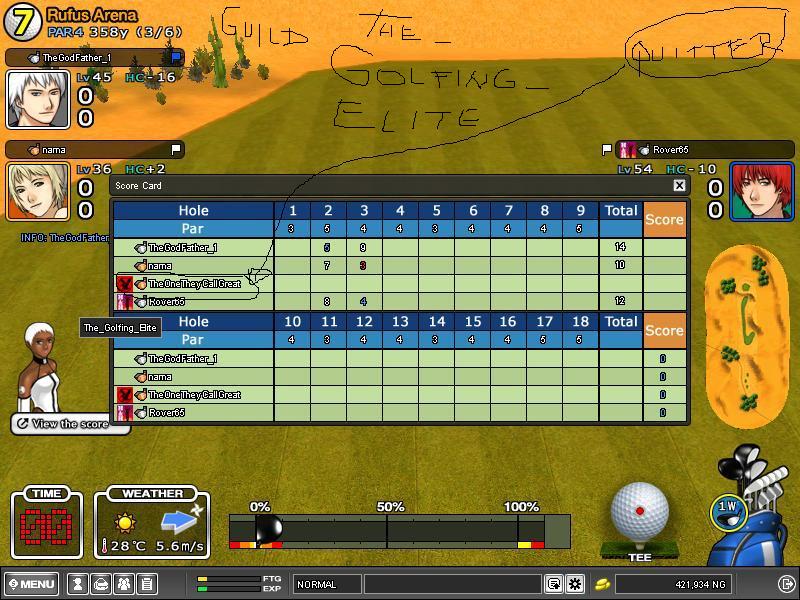800x600 pixels.
Task: Open the golf club bag
Action: point(757,505)
